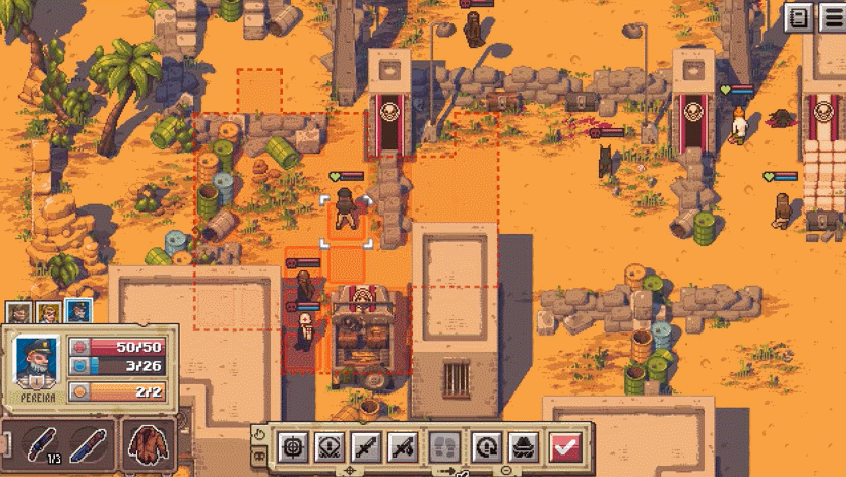Activate the crosshair aim ability
This screenshot has width=846, height=477.
click(x=293, y=445)
